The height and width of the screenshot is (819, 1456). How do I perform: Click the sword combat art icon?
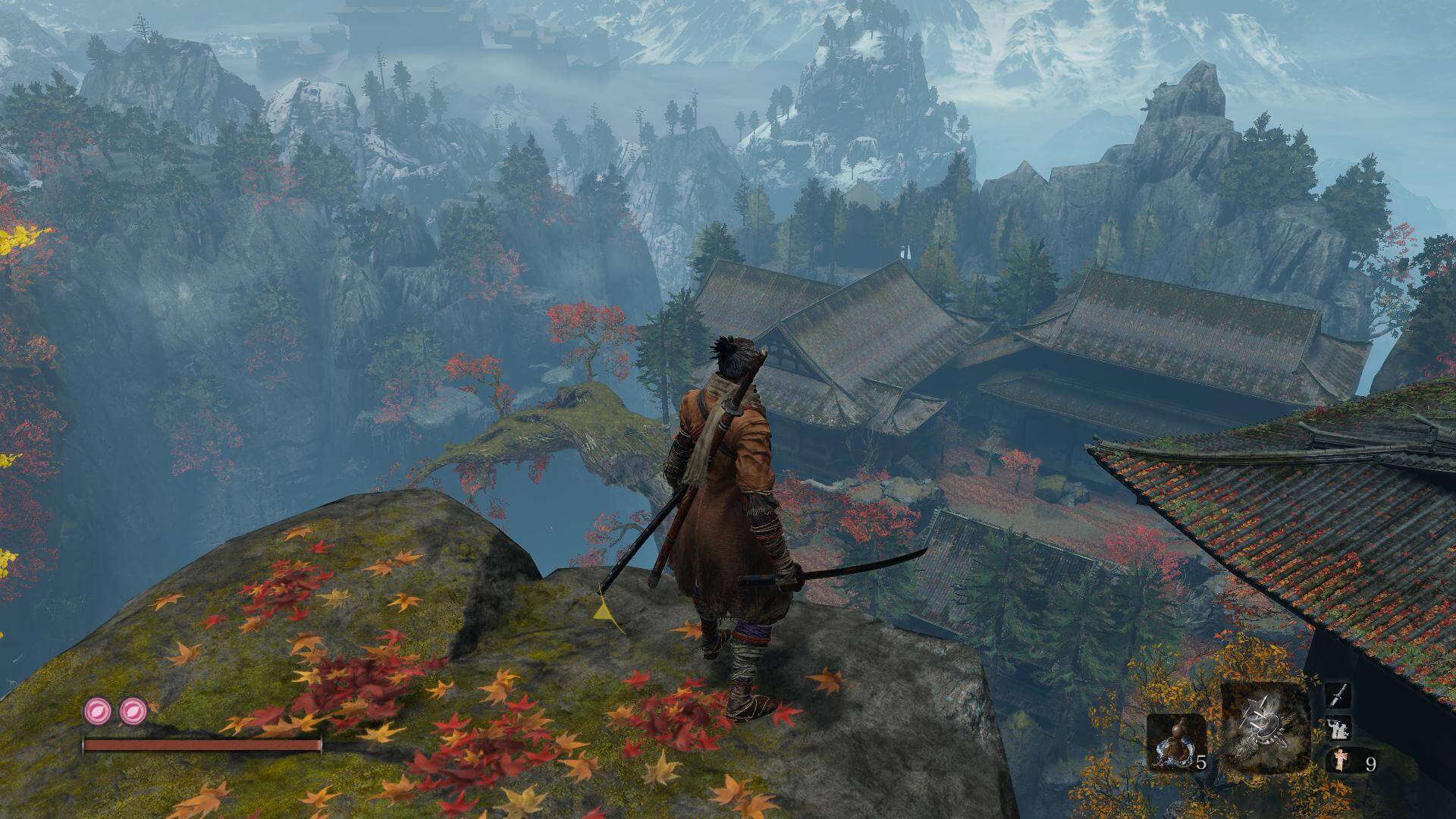pos(1337,694)
